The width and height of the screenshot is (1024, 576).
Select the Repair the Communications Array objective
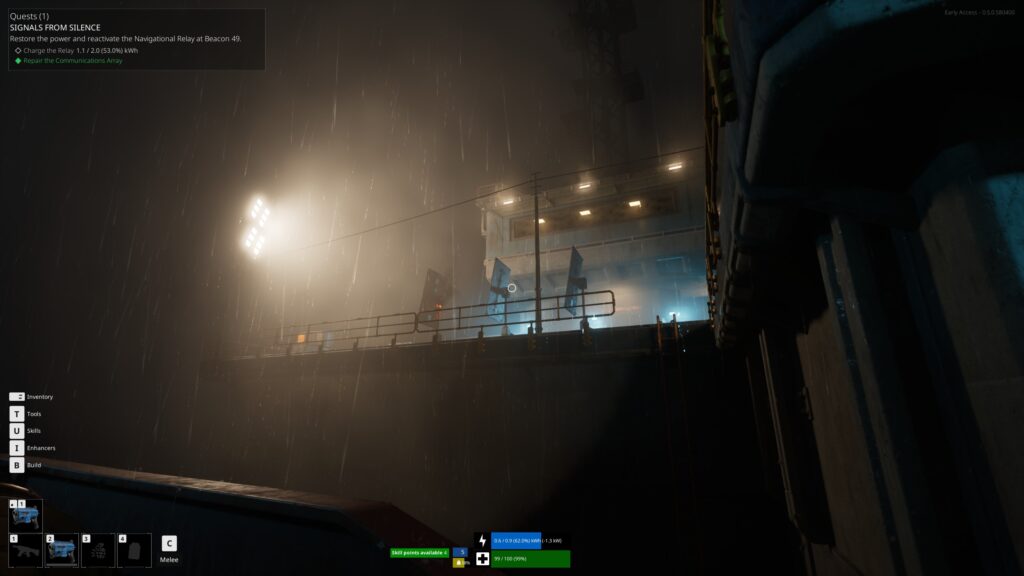click(72, 61)
